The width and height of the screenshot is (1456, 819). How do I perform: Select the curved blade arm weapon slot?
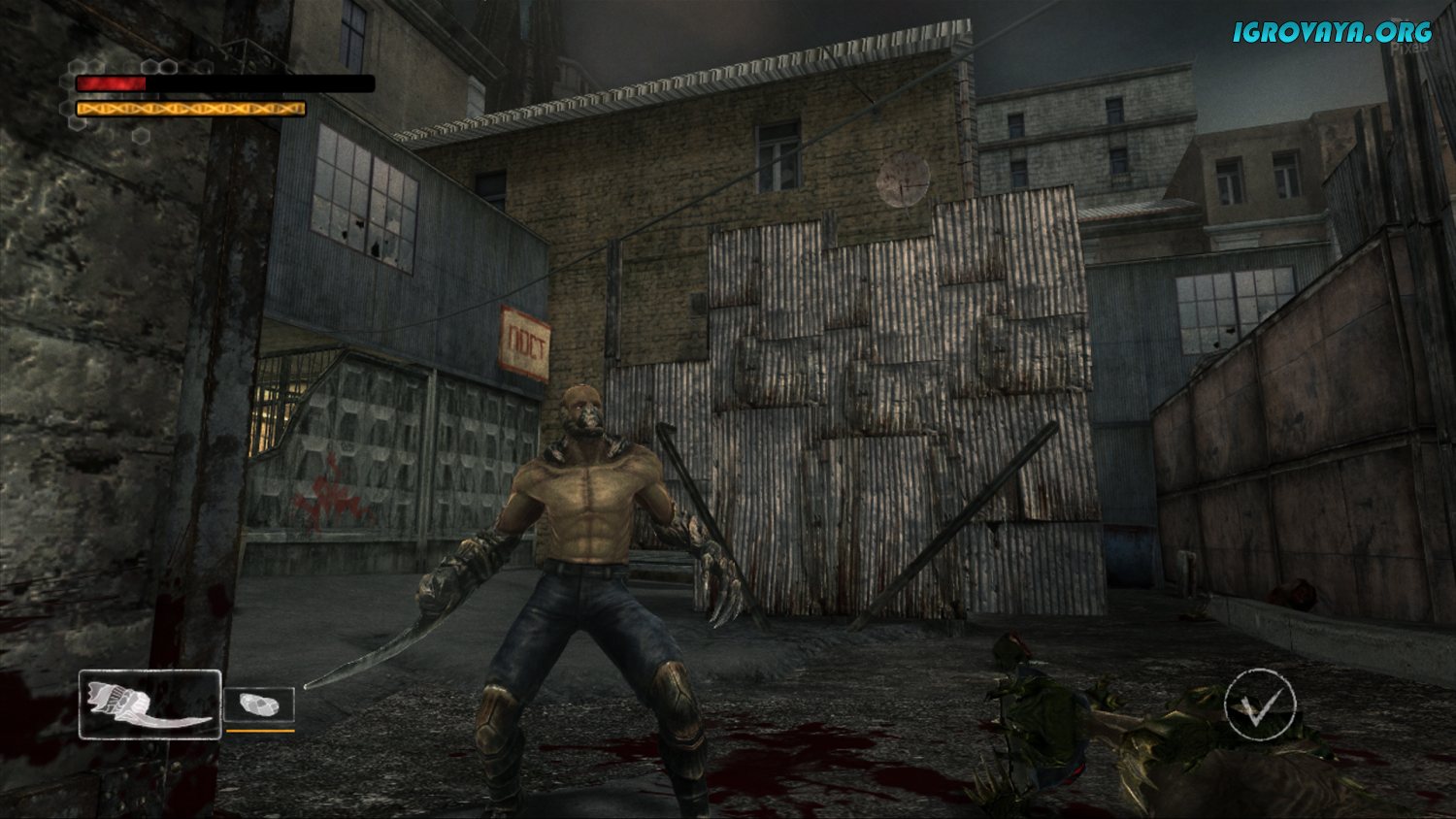149,704
